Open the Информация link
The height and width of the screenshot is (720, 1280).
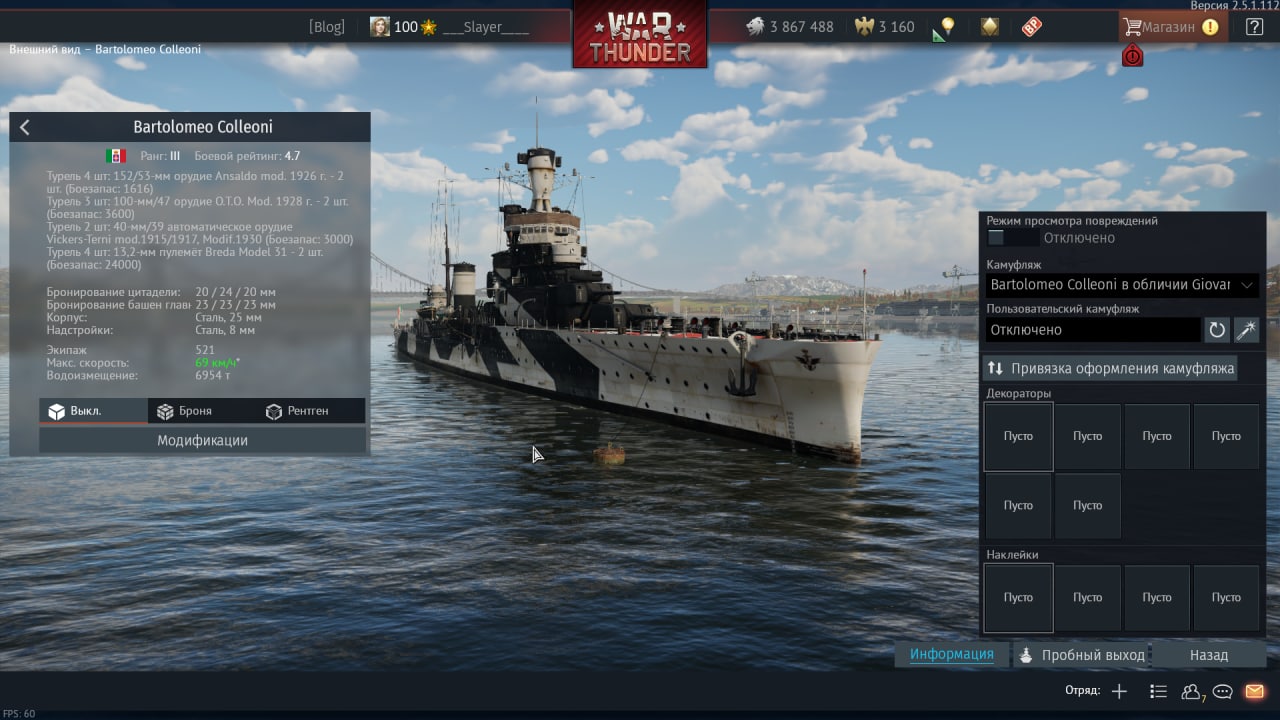point(951,655)
